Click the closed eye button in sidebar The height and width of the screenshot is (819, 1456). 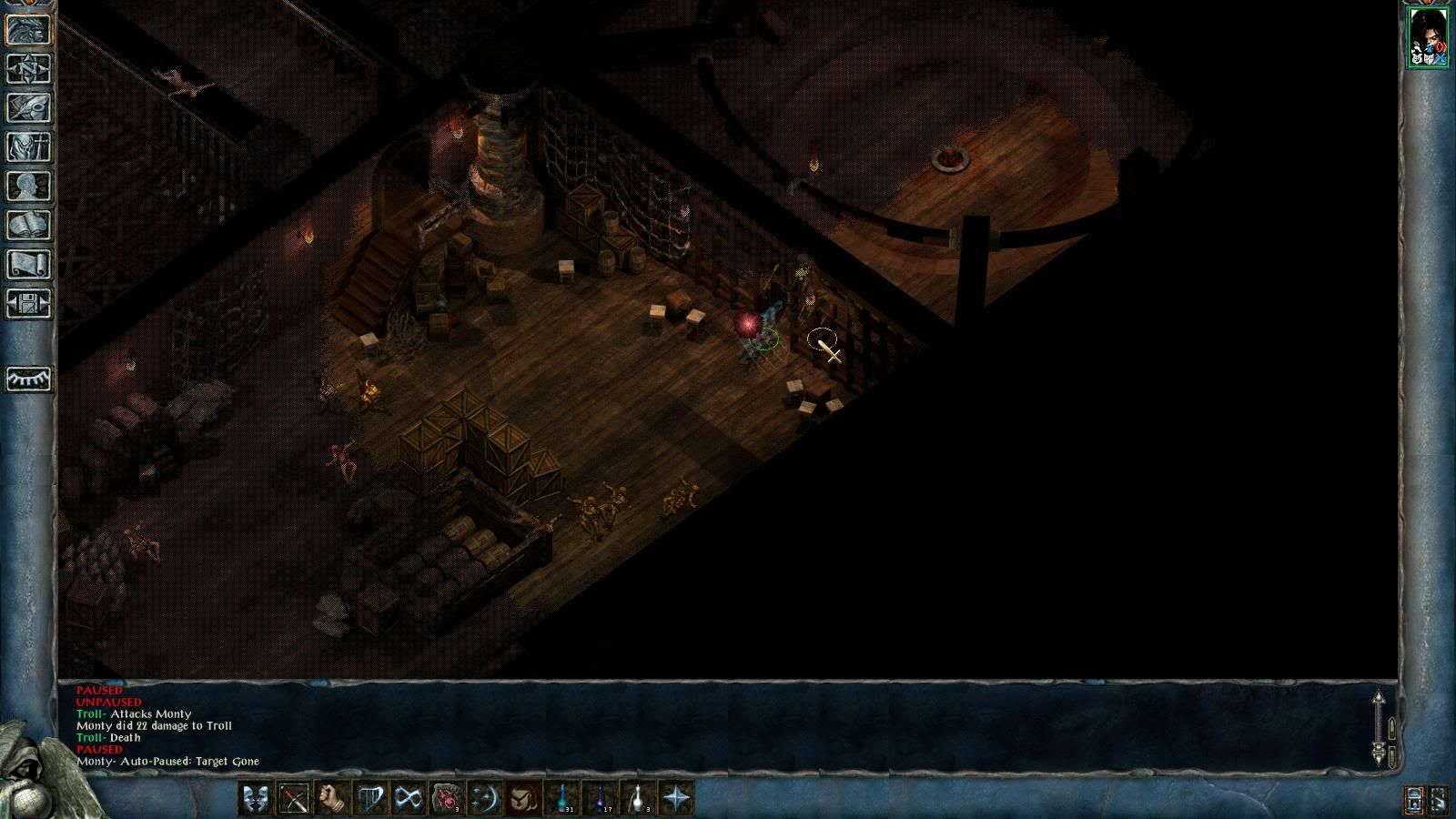pos(29,379)
